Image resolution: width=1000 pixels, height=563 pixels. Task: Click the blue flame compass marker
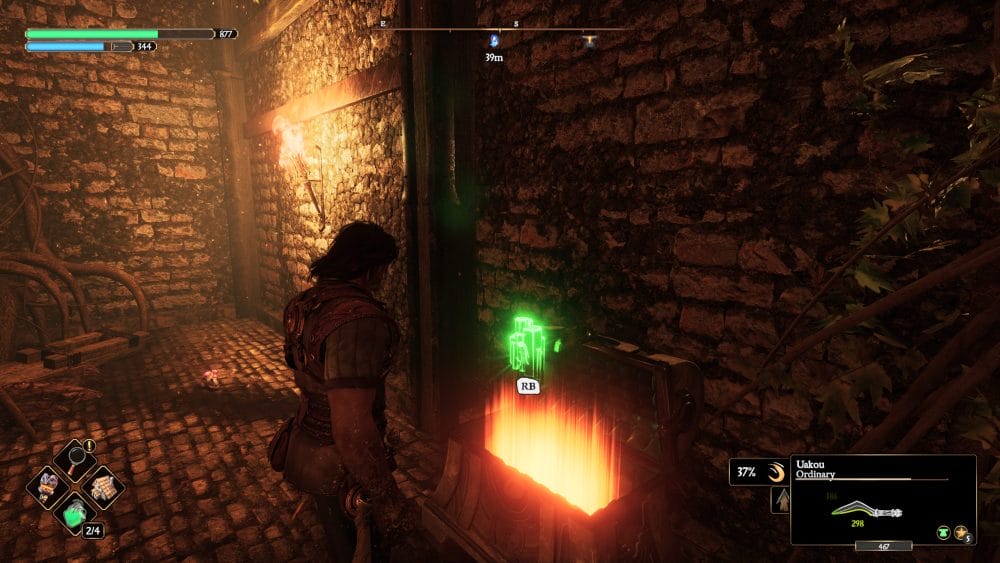(x=493, y=40)
